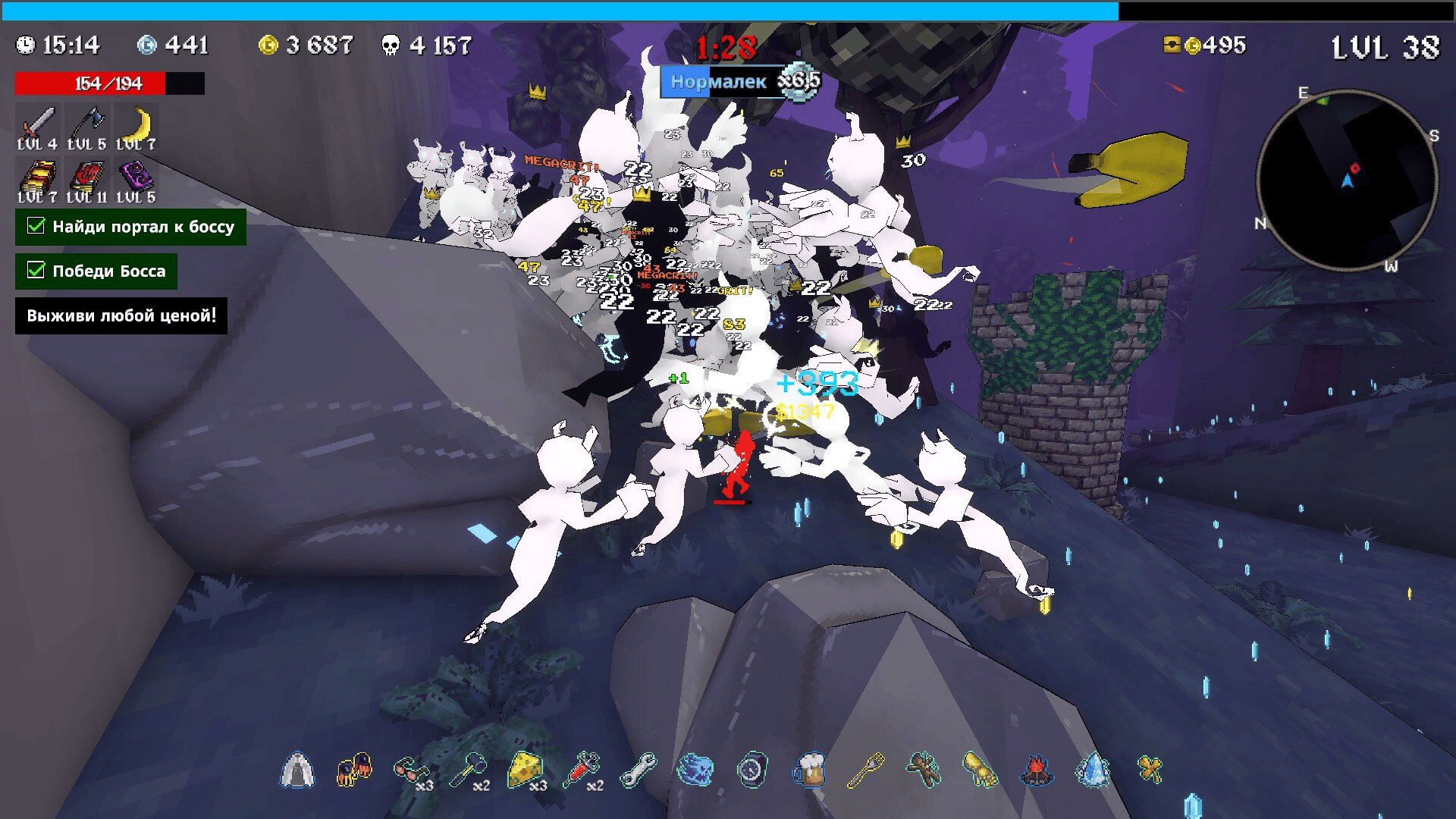Open the circular minimap
The height and width of the screenshot is (819, 1456).
(1347, 180)
